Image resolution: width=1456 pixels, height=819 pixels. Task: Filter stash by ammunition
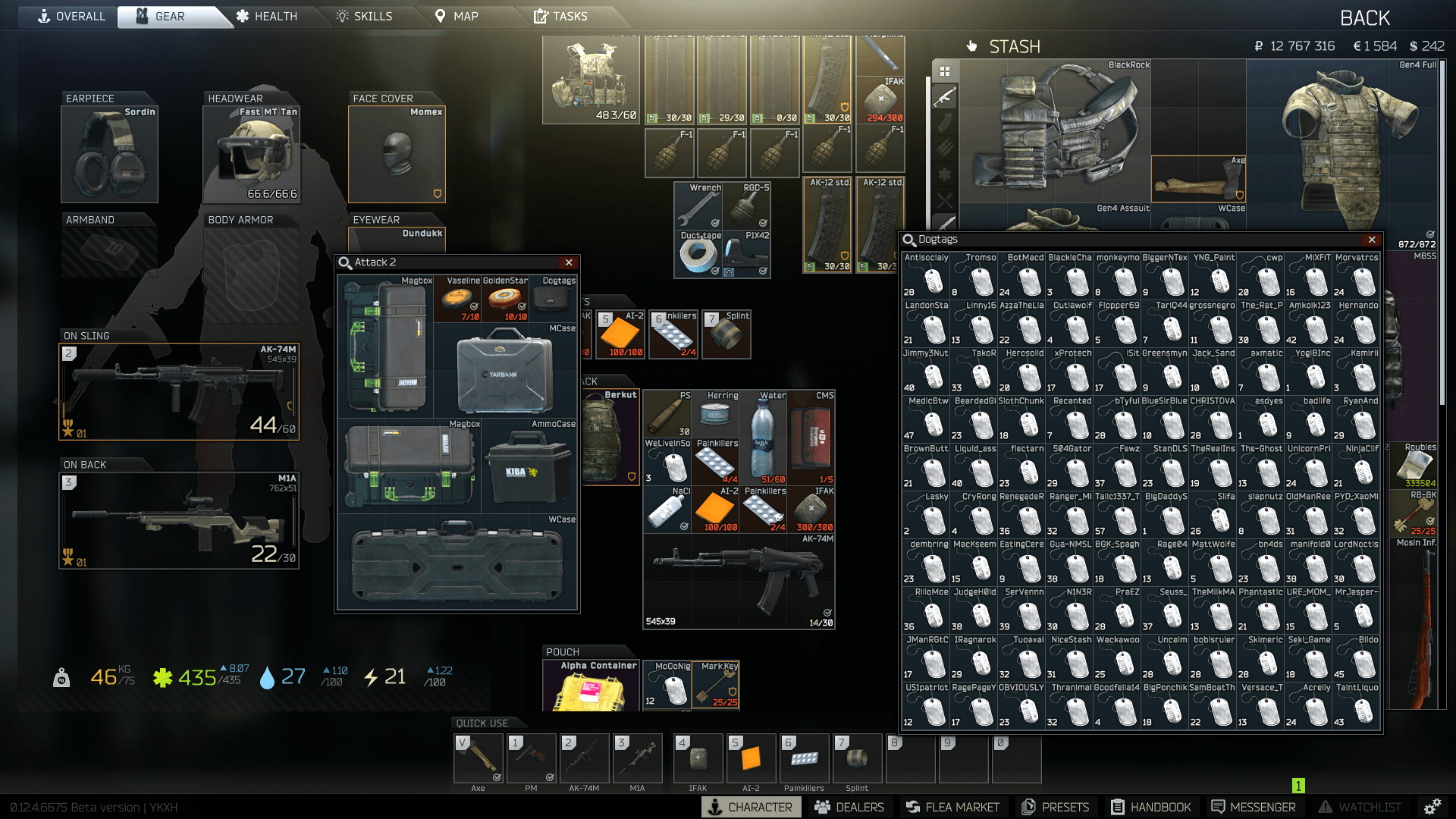pos(946,146)
